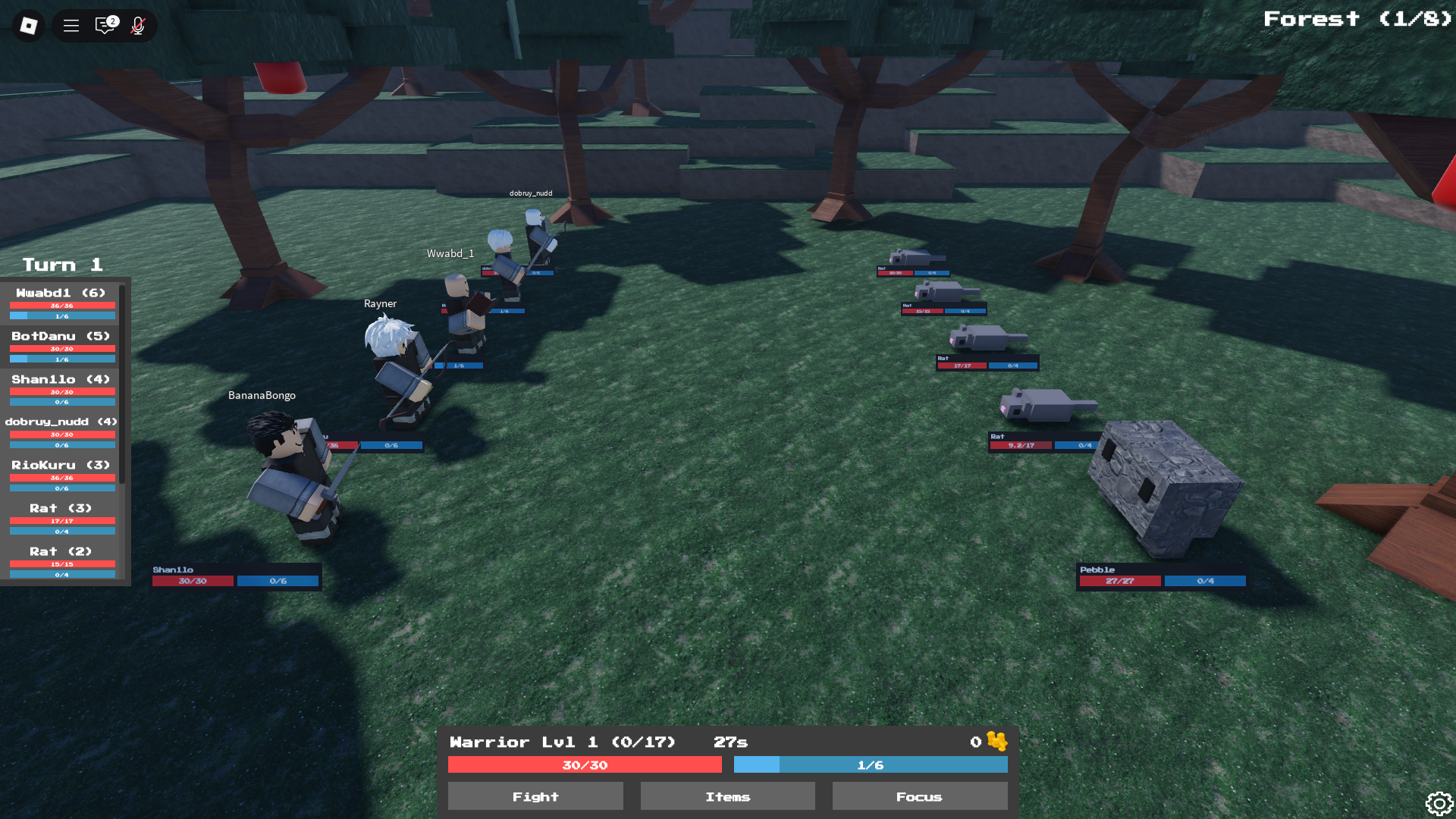Viewport: 1456px width, 819px height.
Task: Expand the Wwabd1 turn order entry
Action: [x=61, y=292]
